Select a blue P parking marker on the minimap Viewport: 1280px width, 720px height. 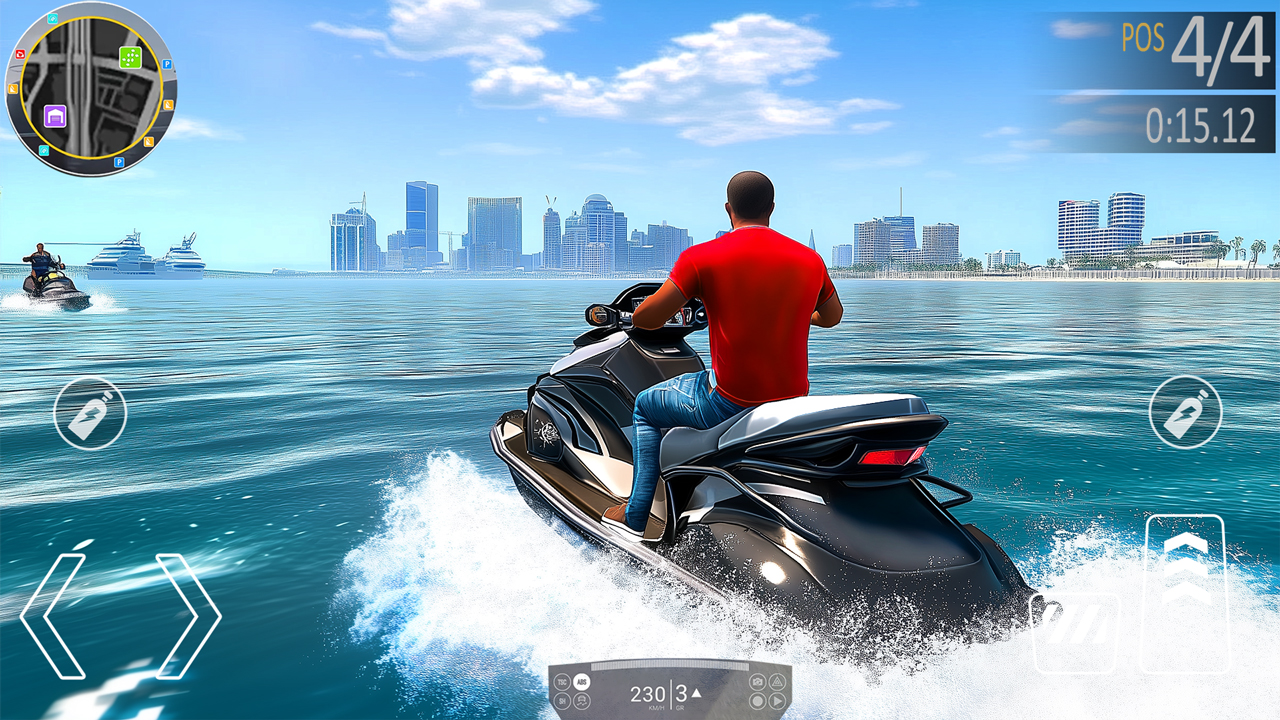pyautogui.click(x=167, y=64)
